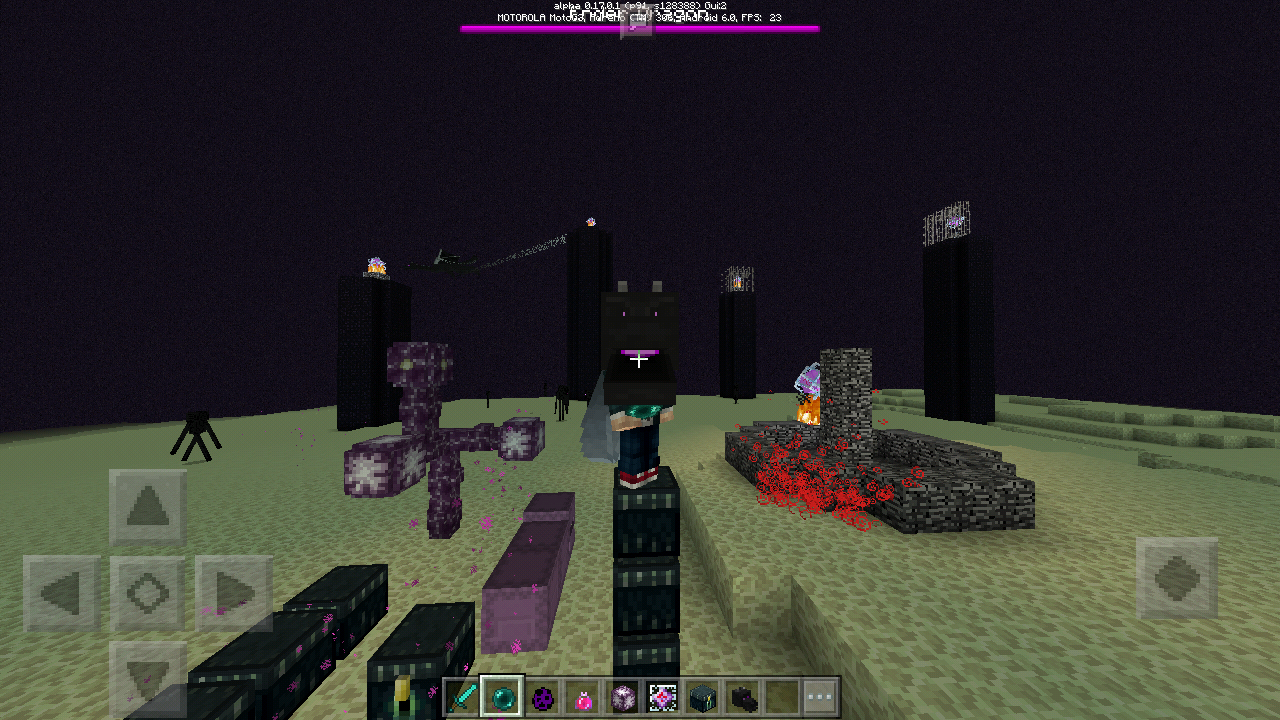Tap the move right arrow button
Screen dimensions: 1280x720
[234, 594]
